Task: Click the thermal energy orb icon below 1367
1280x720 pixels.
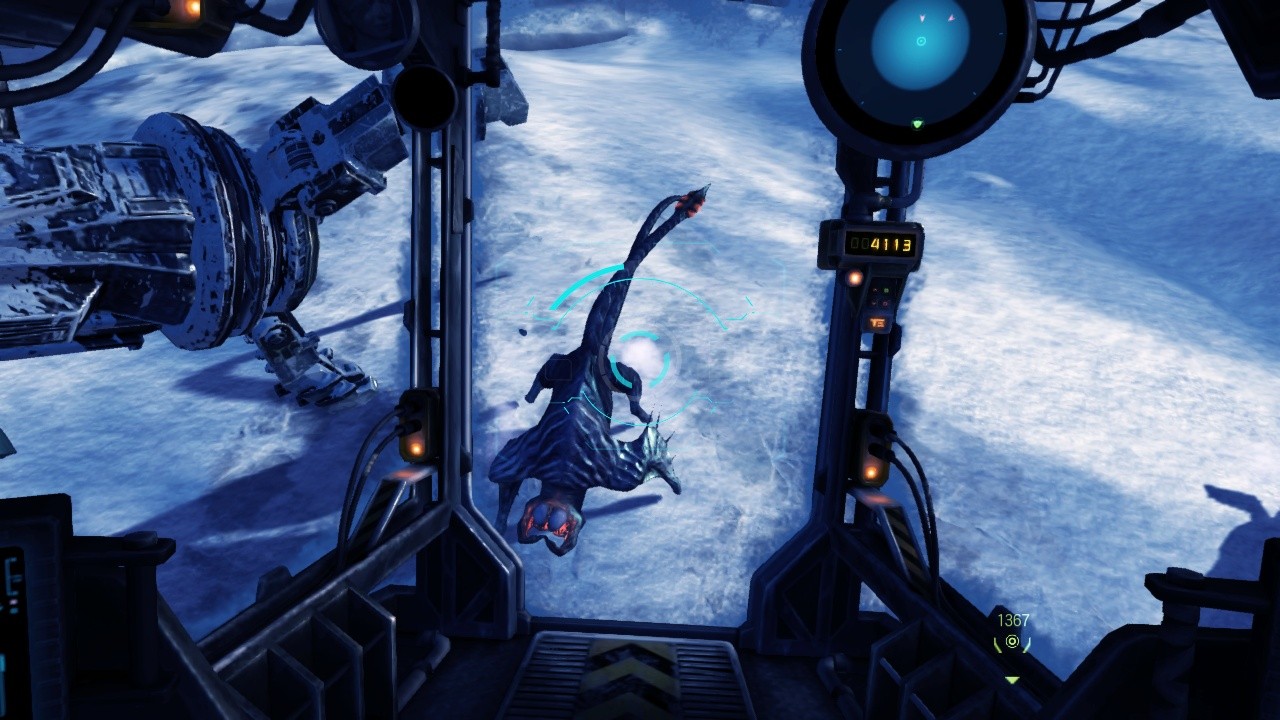Action: (1012, 642)
